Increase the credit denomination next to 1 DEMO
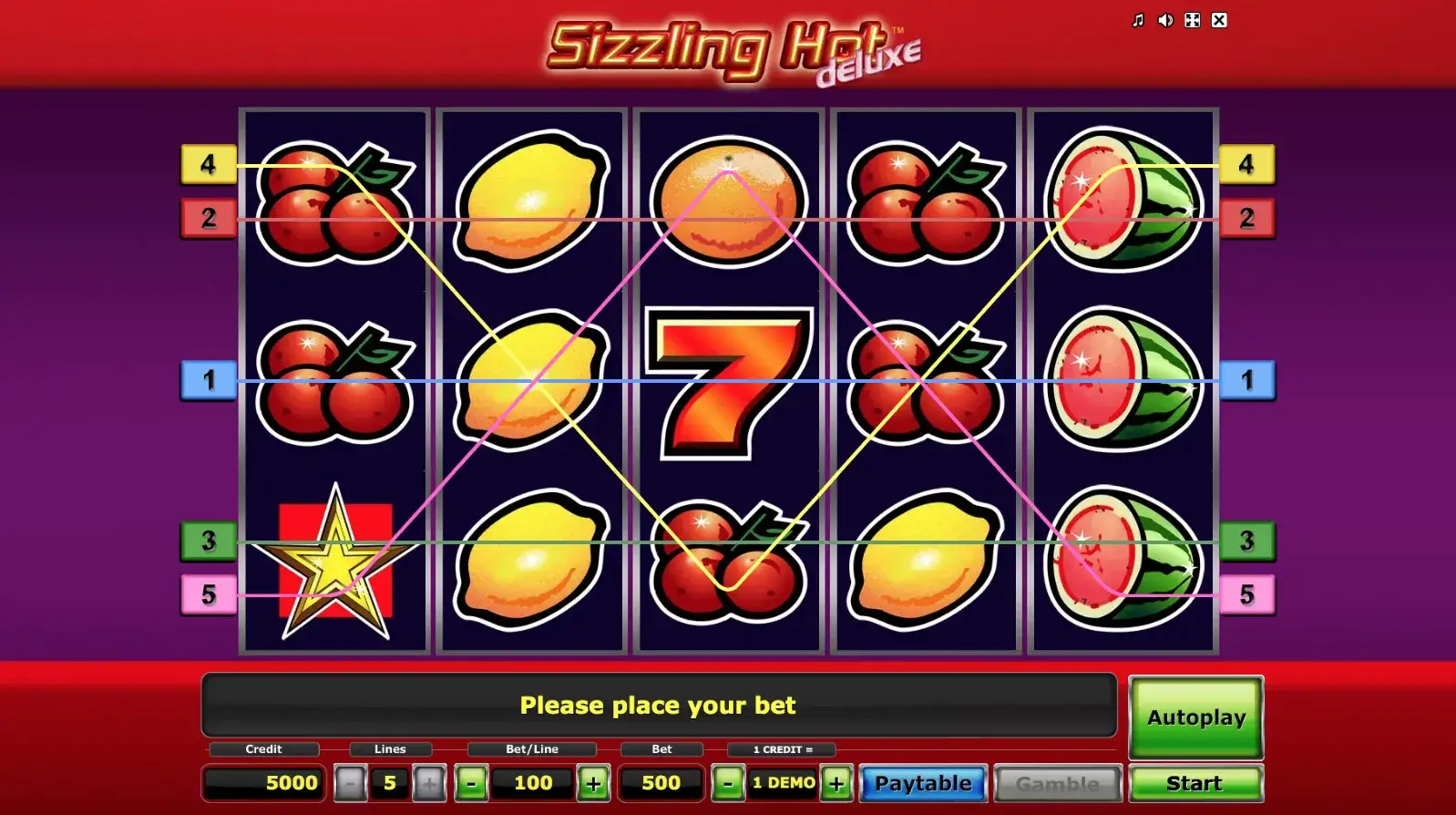Screen dimensions: 1456x815 pos(835,782)
